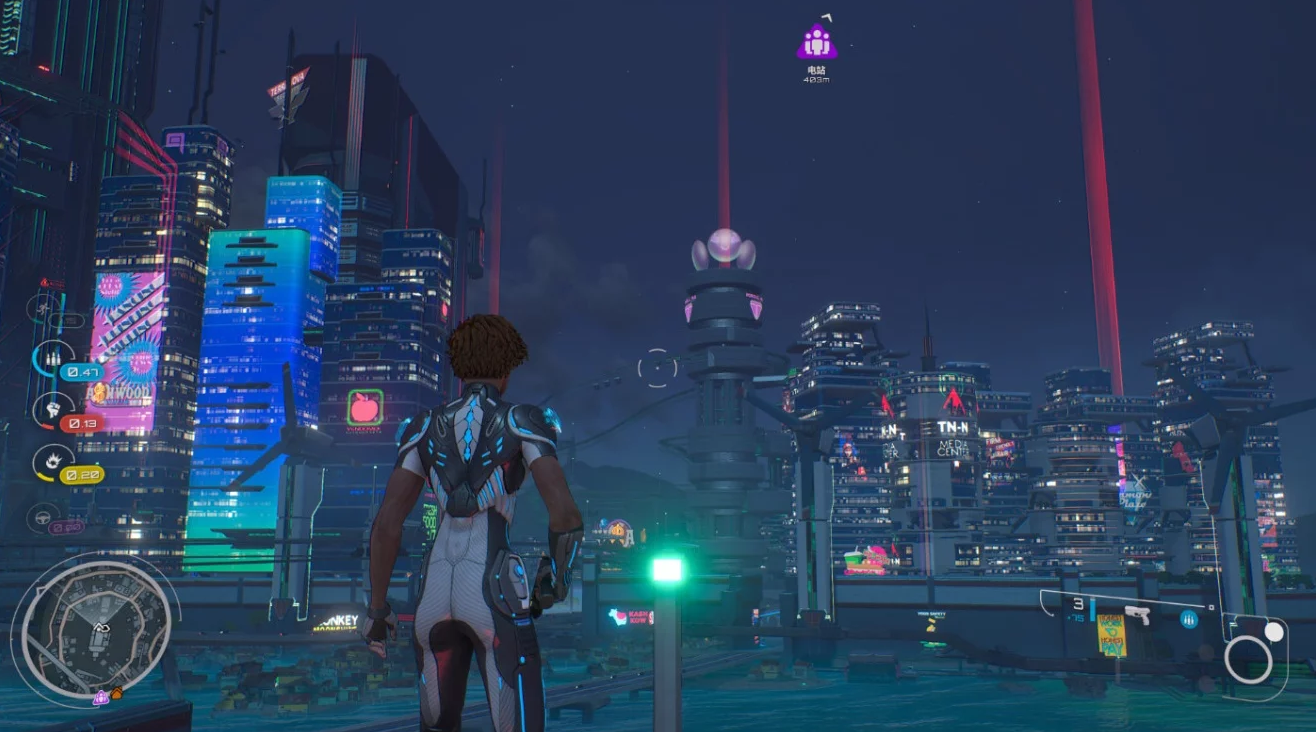Image resolution: width=1316 pixels, height=732 pixels.
Task: Click the purple marker on the minimap edge
Action: [100, 698]
